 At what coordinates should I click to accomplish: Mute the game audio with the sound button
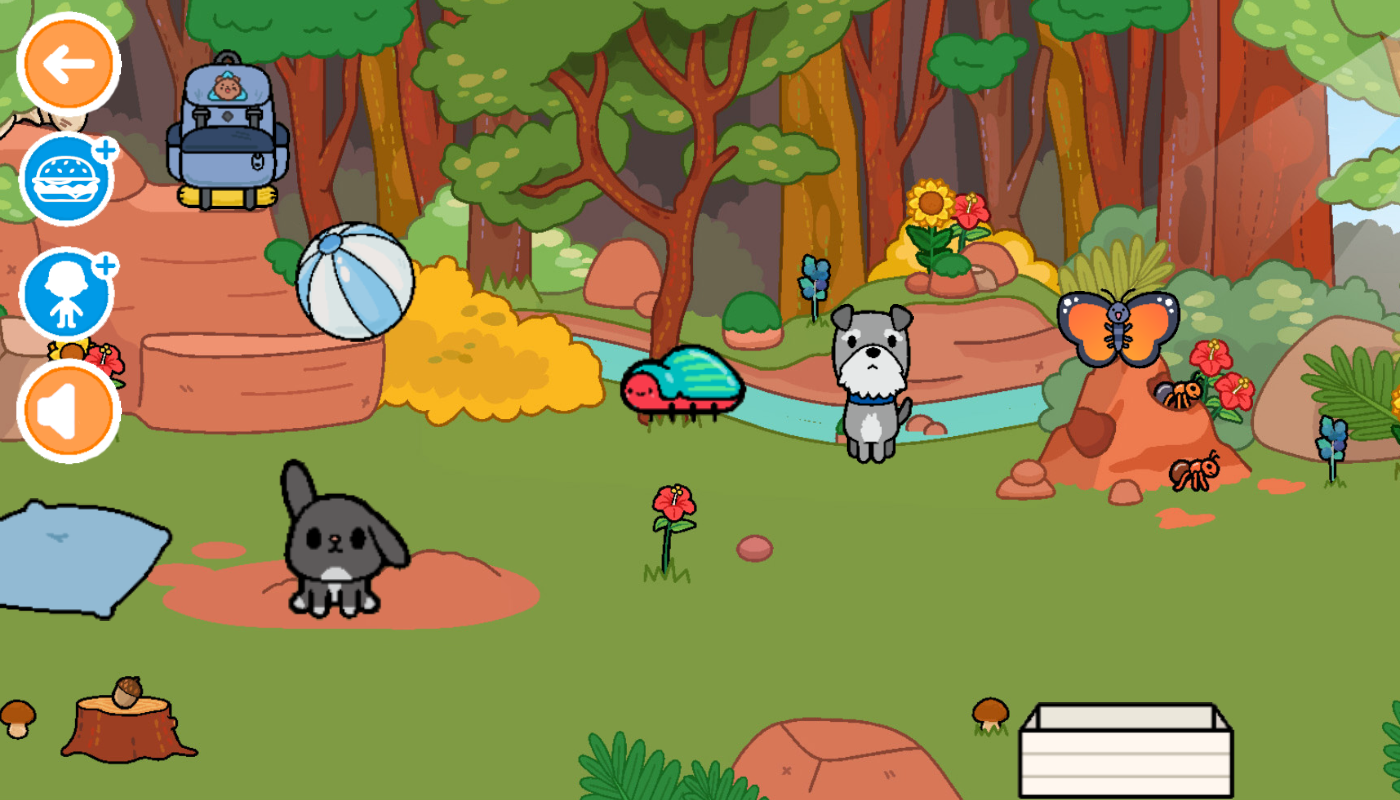pos(68,408)
